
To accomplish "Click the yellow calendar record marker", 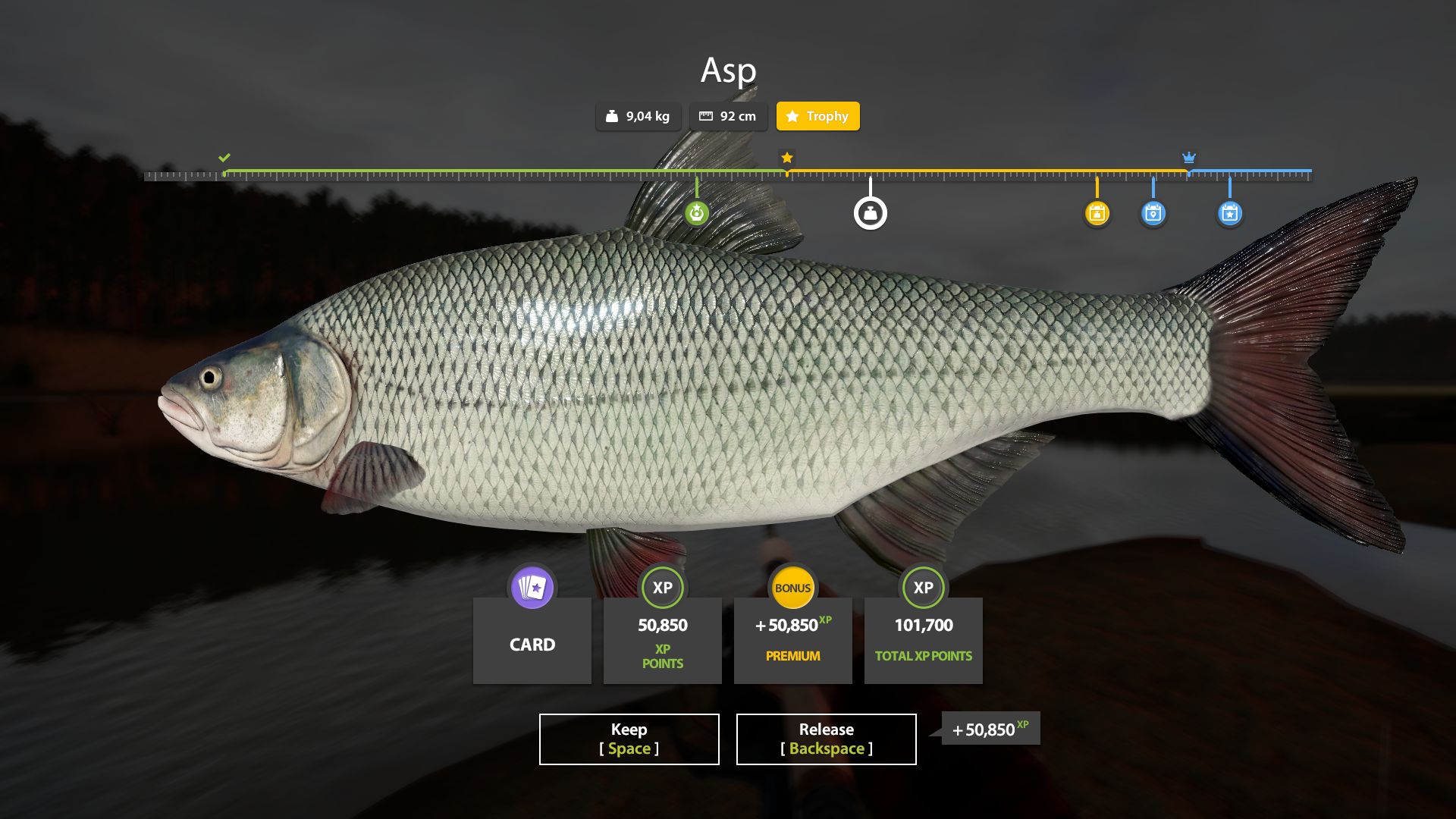I will 1097,213.
